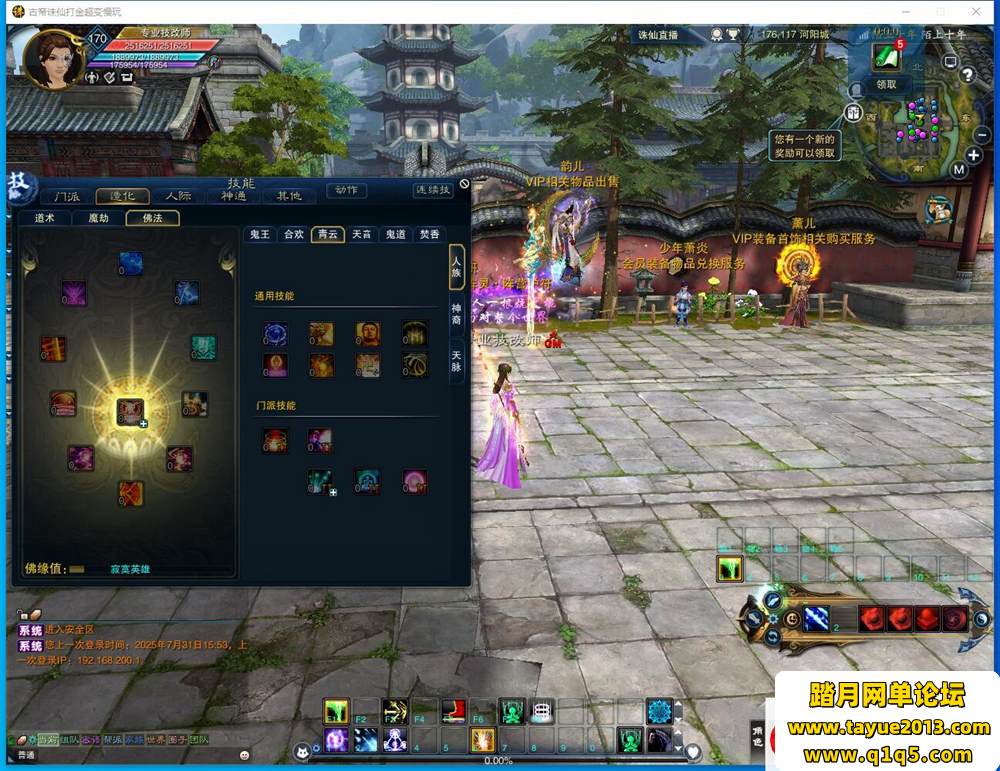Open the 连续技 combo panel
1000x771 pixels.
(432, 190)
